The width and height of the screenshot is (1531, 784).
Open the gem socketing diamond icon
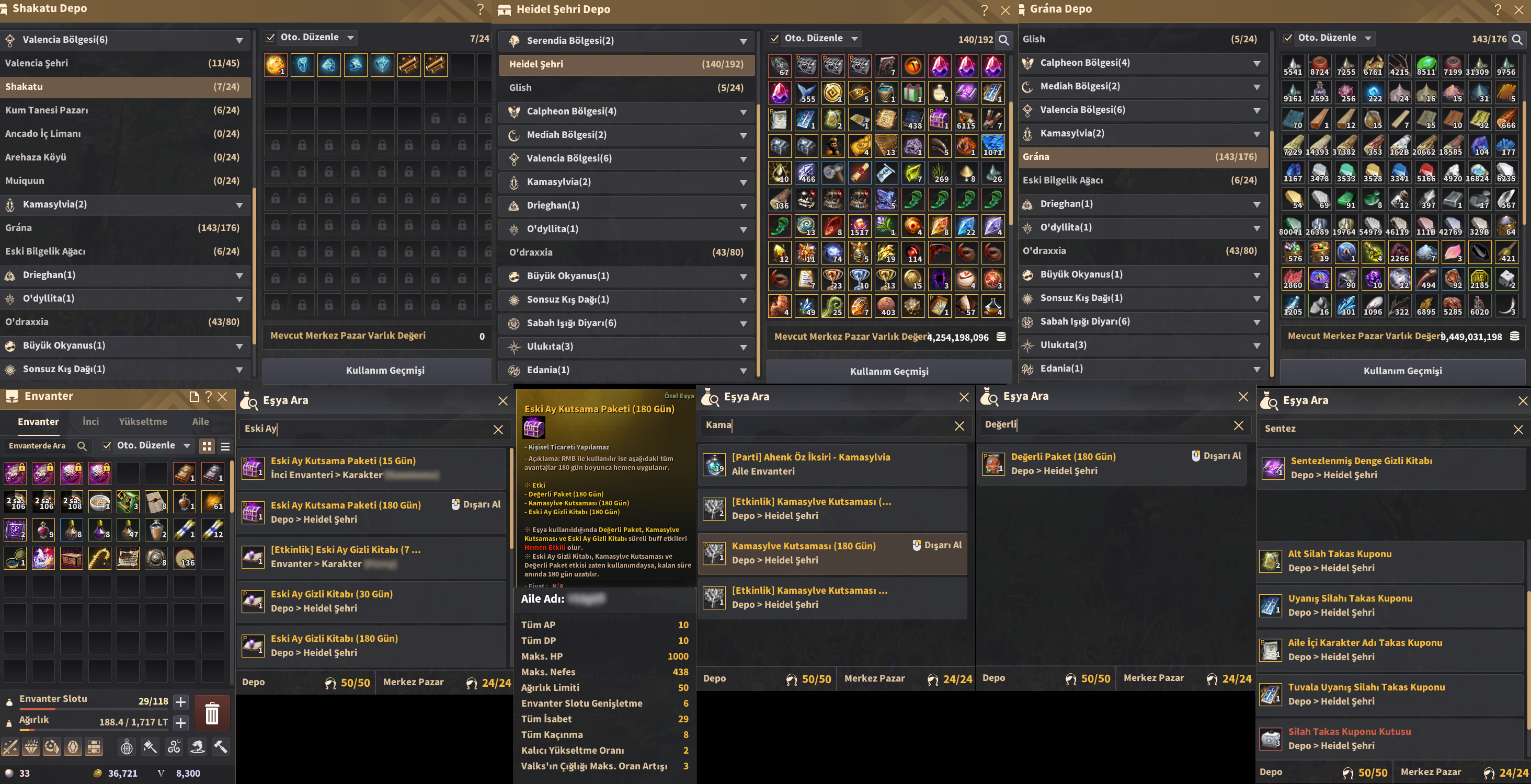point(31,746)
